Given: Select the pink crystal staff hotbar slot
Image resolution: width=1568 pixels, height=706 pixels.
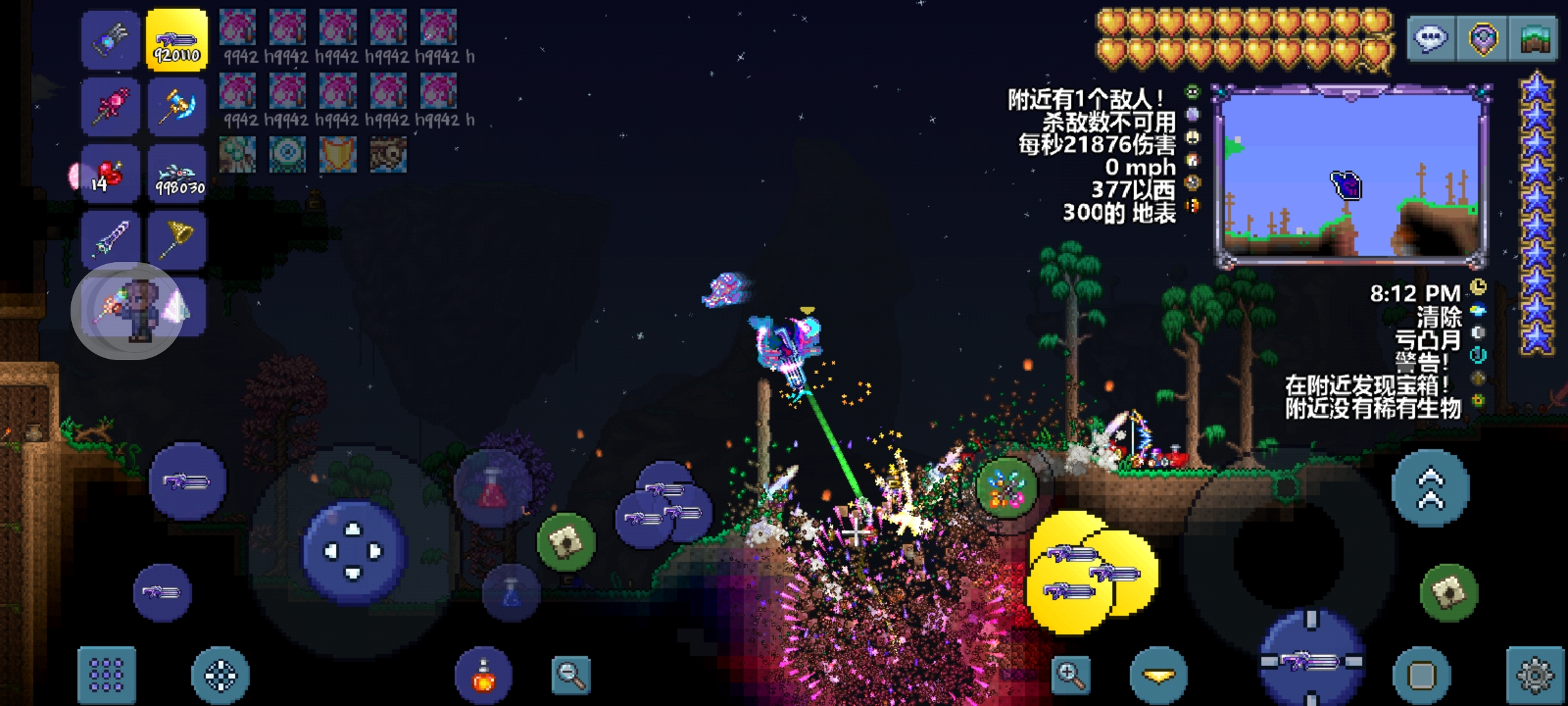Looking at the screenshot, I should pos(111,107).
